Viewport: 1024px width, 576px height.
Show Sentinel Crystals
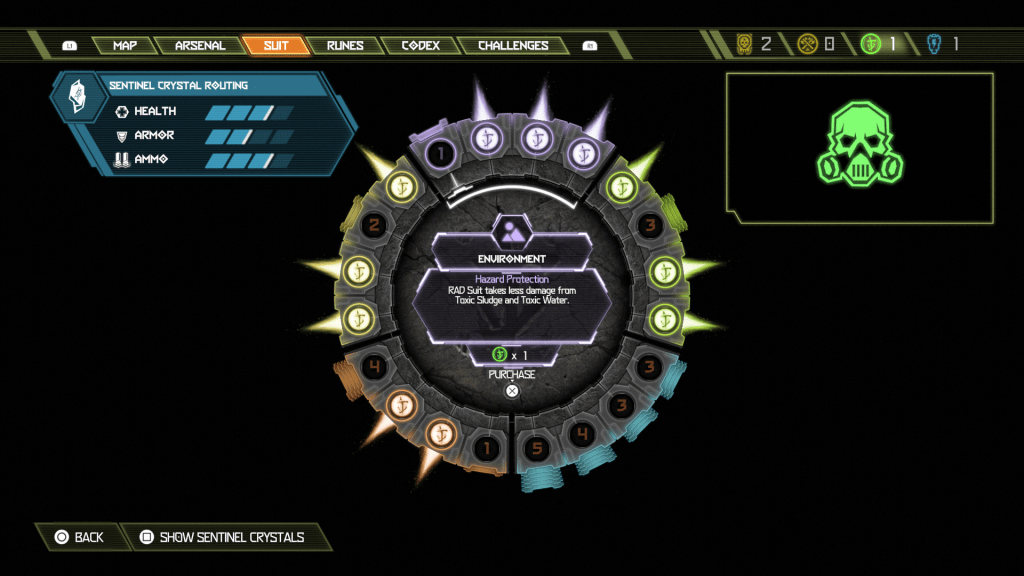[231, 537]
